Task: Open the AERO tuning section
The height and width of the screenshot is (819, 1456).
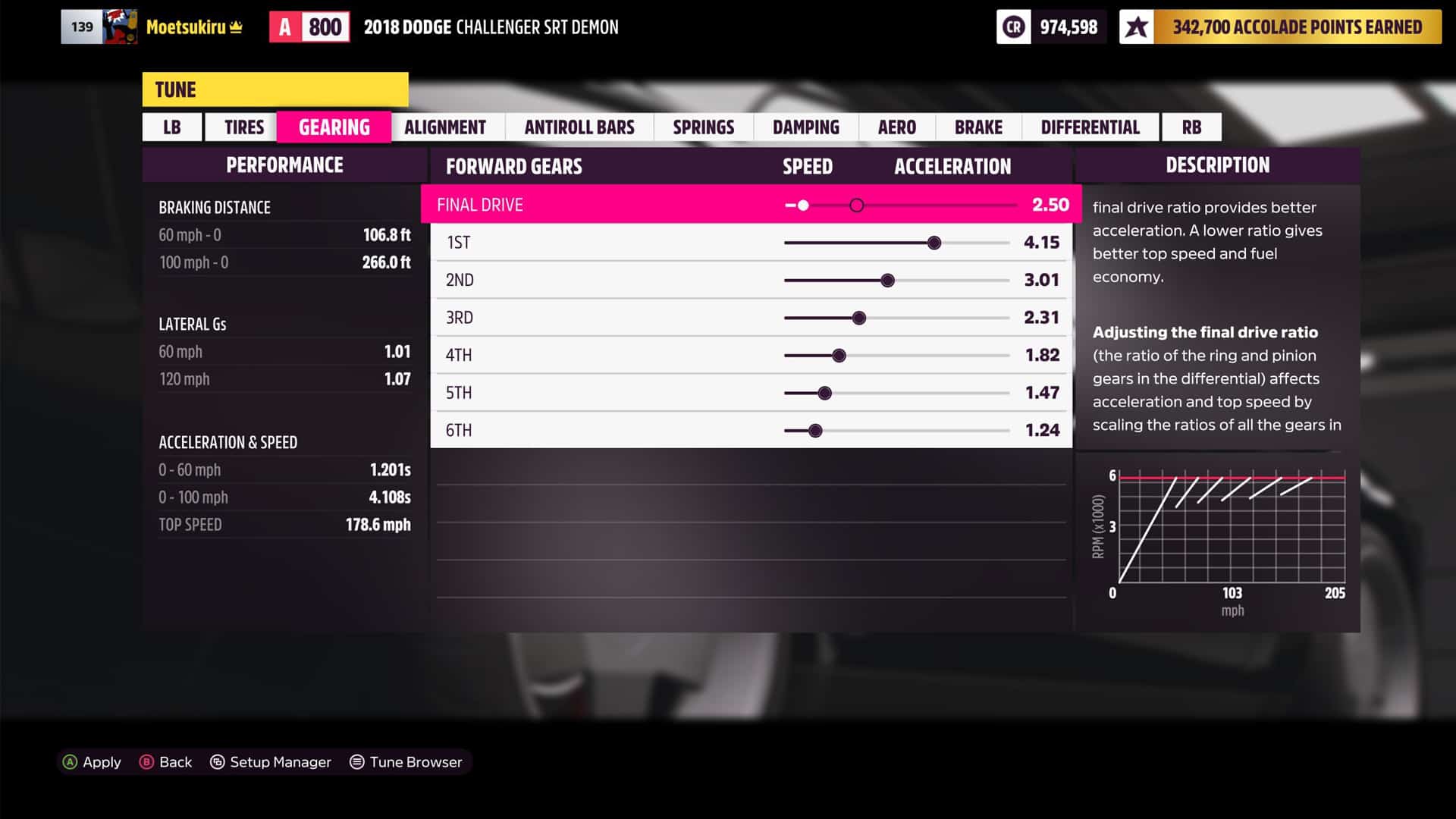Action: click(897, 127)
